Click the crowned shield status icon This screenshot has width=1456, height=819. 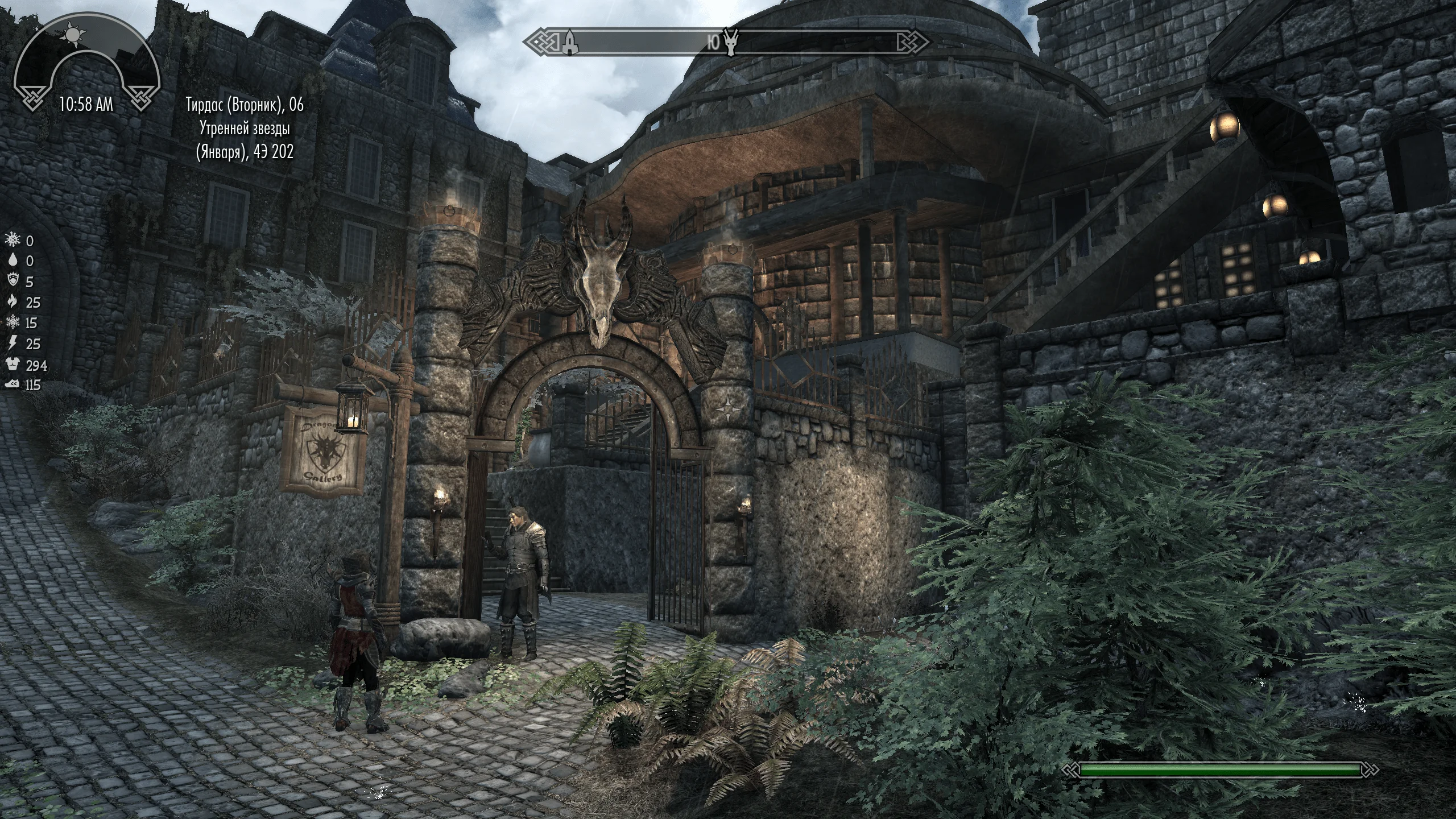tap(12, 282)
